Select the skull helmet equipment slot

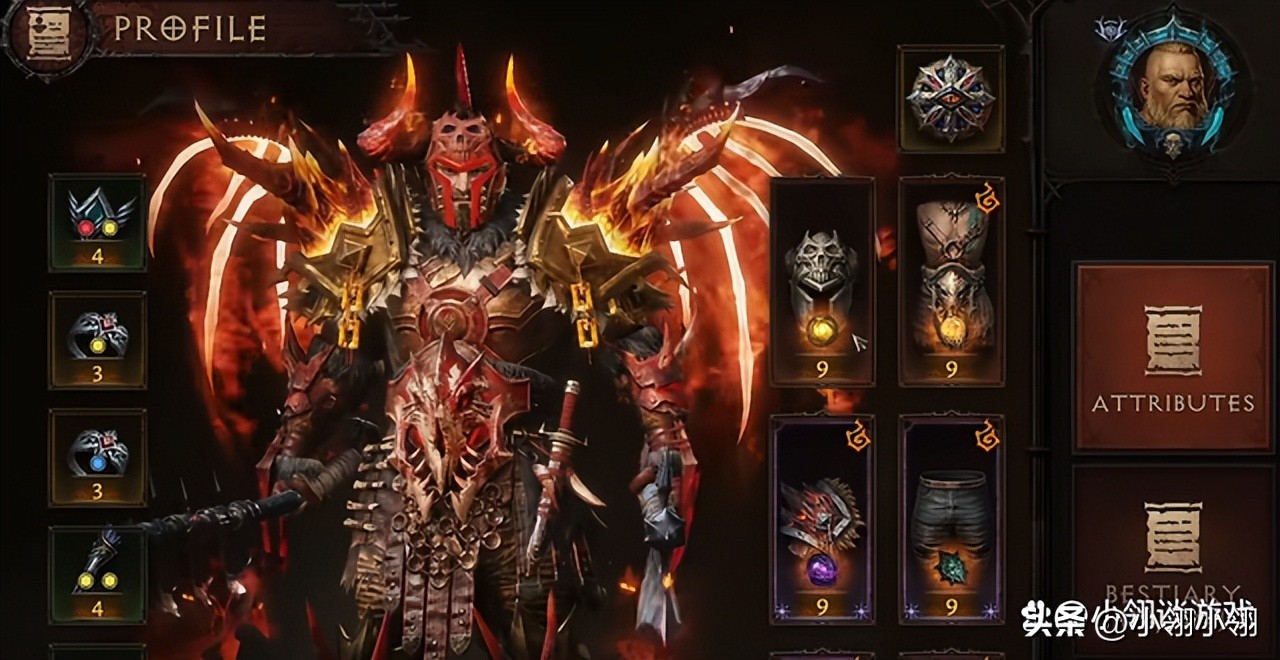(822, 282)
